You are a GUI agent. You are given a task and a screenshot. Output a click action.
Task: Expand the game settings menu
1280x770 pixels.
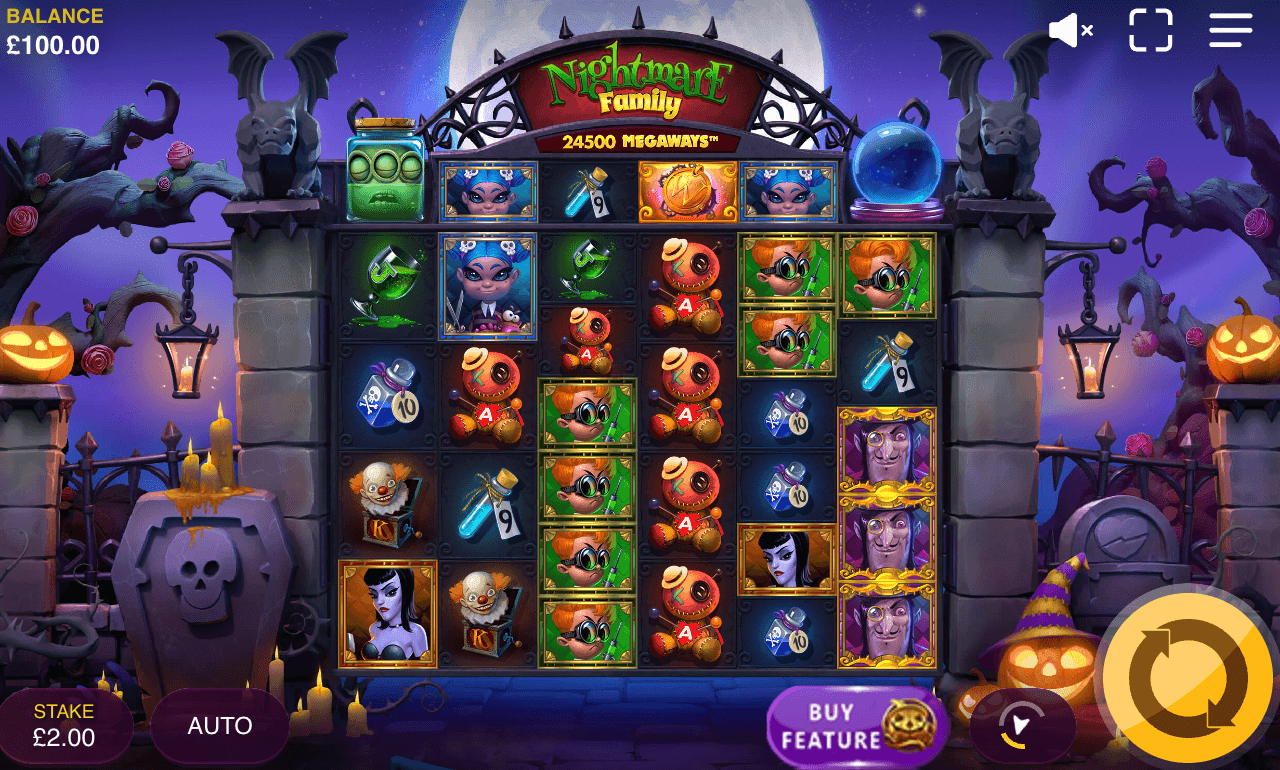tap(1228, 30)
